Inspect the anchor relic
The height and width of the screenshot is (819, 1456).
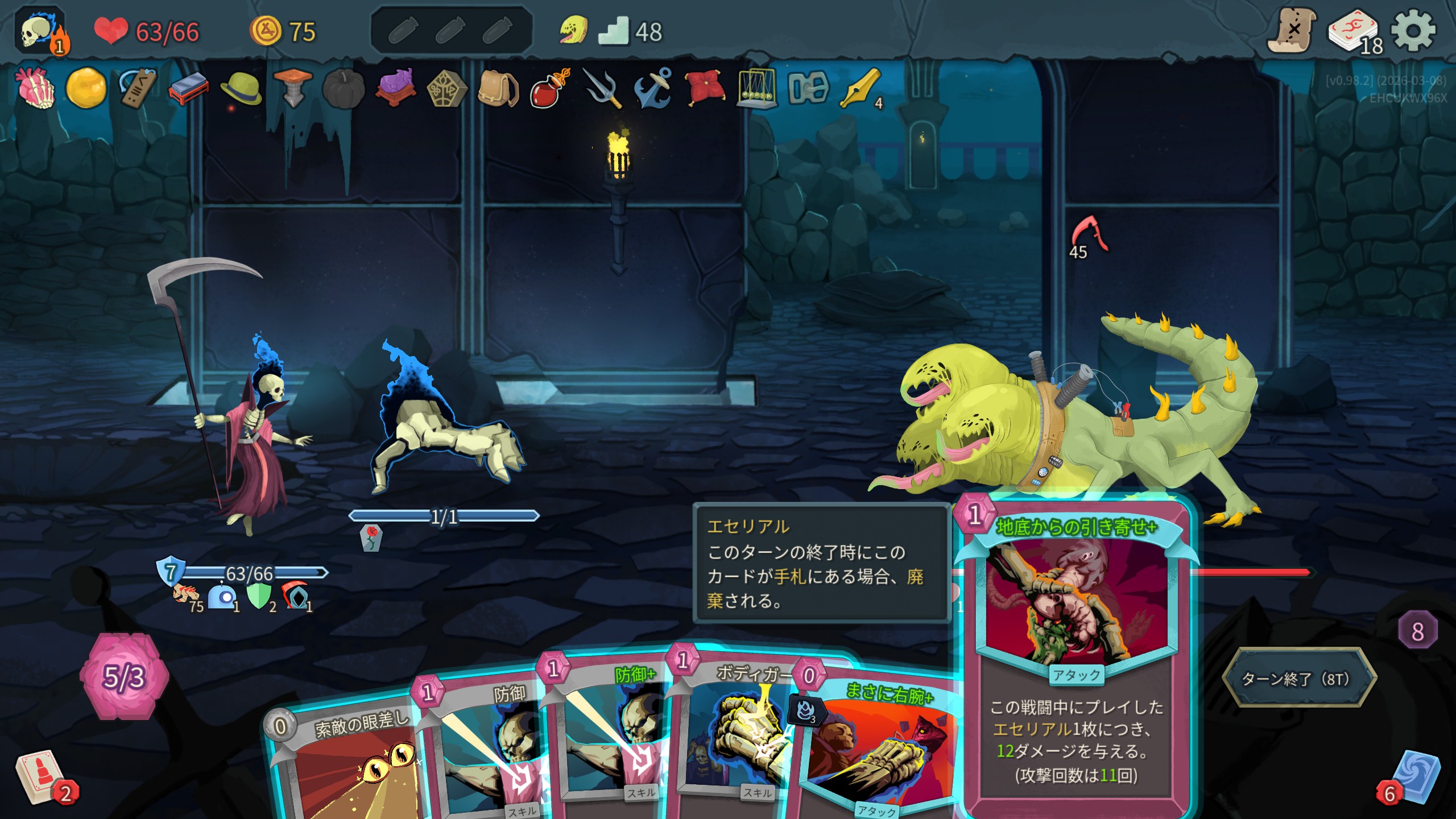pyautogui.click(x=653, y=88)
